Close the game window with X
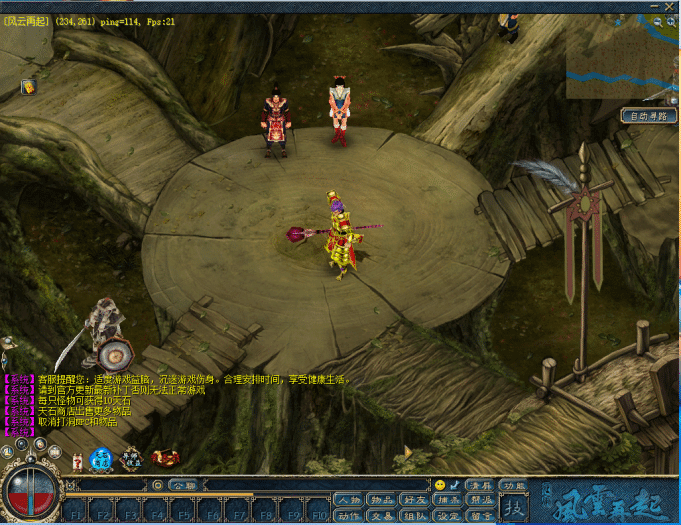681x525 pixels. (668, 6)
